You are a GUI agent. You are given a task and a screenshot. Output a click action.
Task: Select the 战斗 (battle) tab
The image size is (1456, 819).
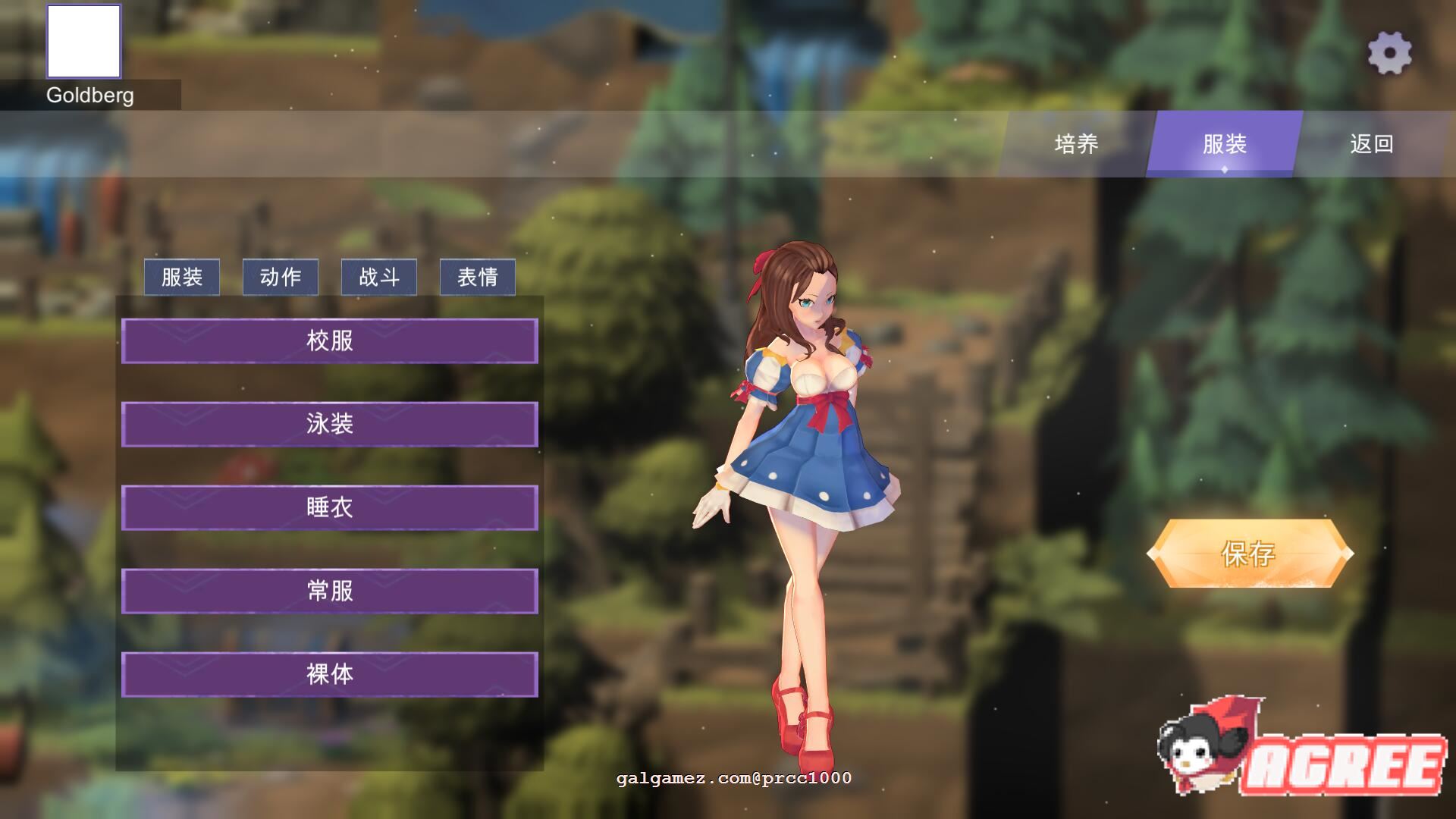(x=379, y=277)
